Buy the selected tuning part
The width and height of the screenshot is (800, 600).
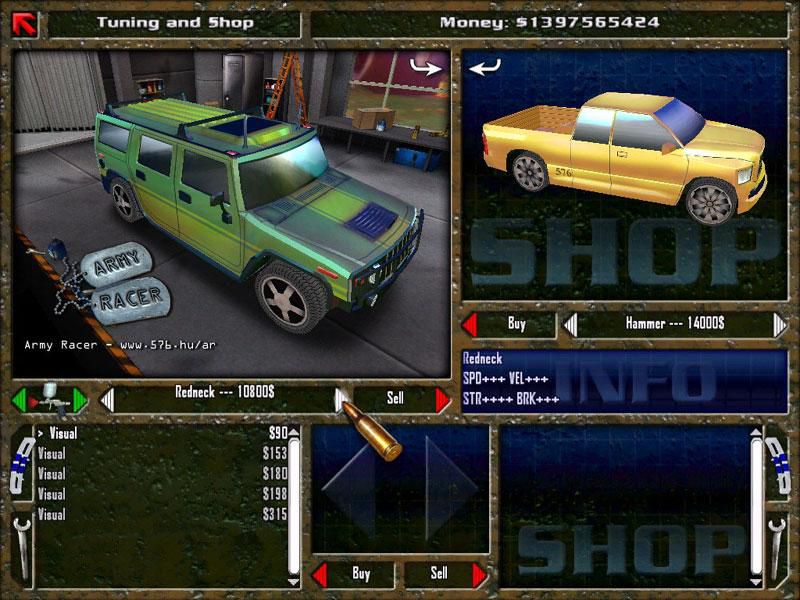(351, 574)
